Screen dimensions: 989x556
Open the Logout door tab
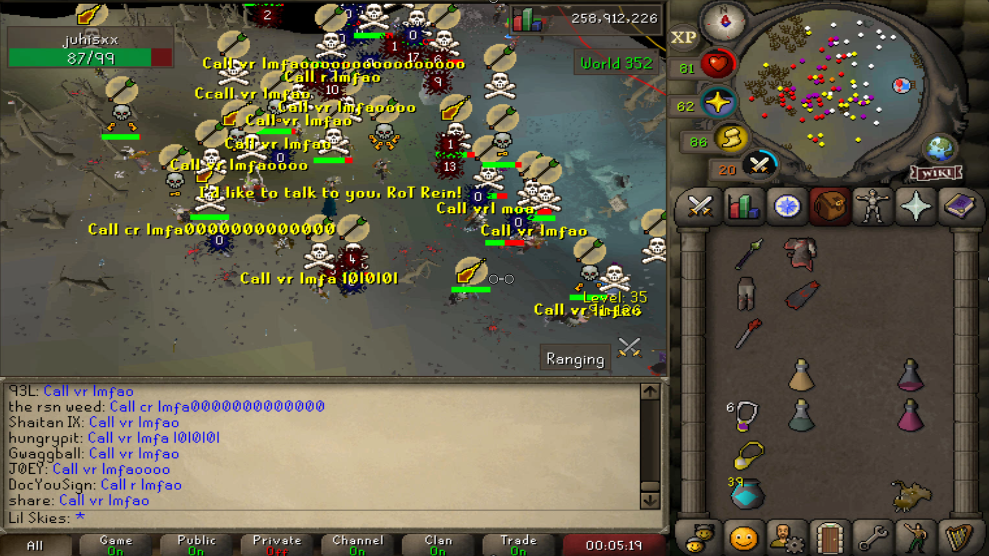(x=828, y=538)
